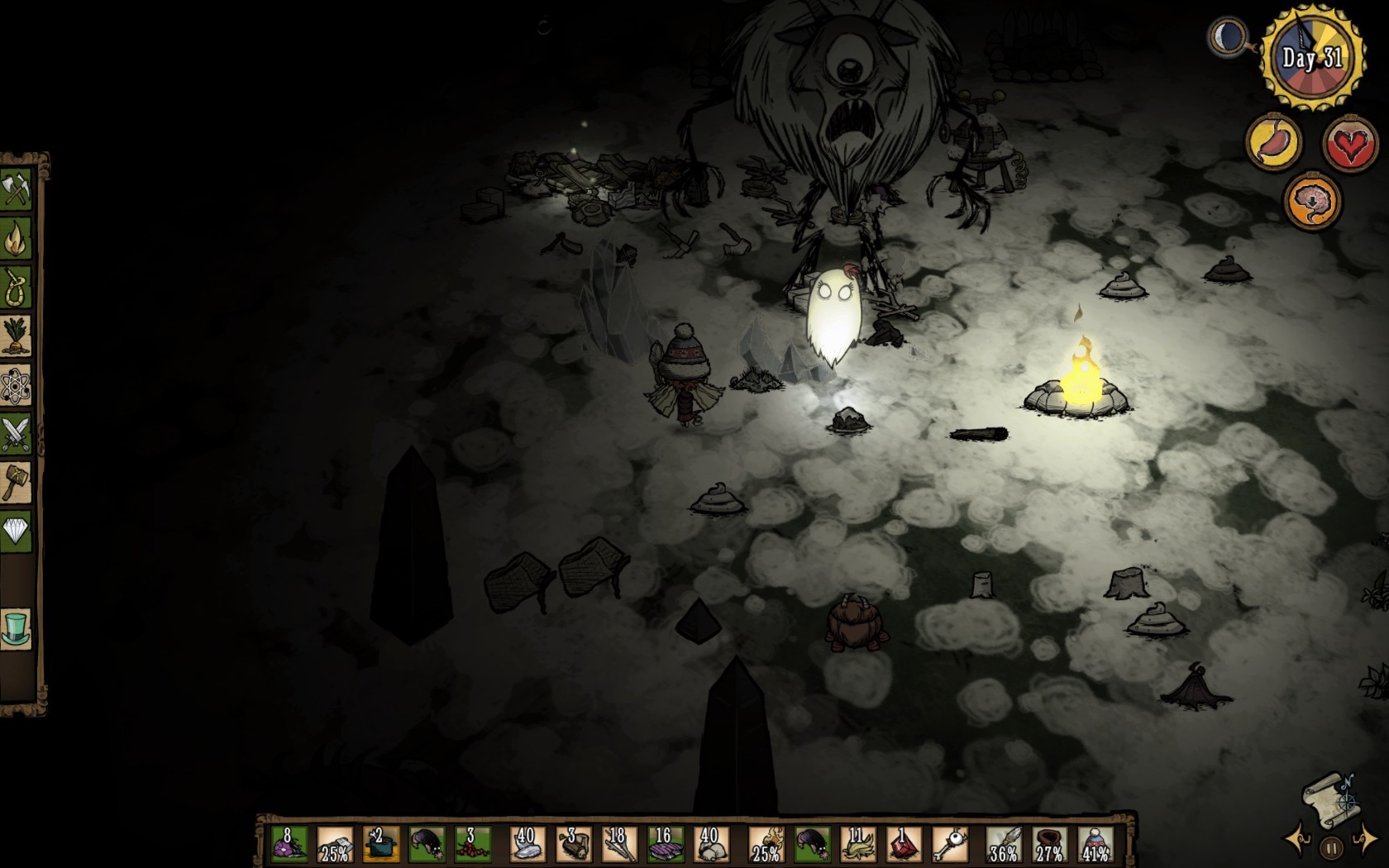This screenshot has height=868, width=1389.
Task: Select the red gem inventory slot
Action: 903,845
